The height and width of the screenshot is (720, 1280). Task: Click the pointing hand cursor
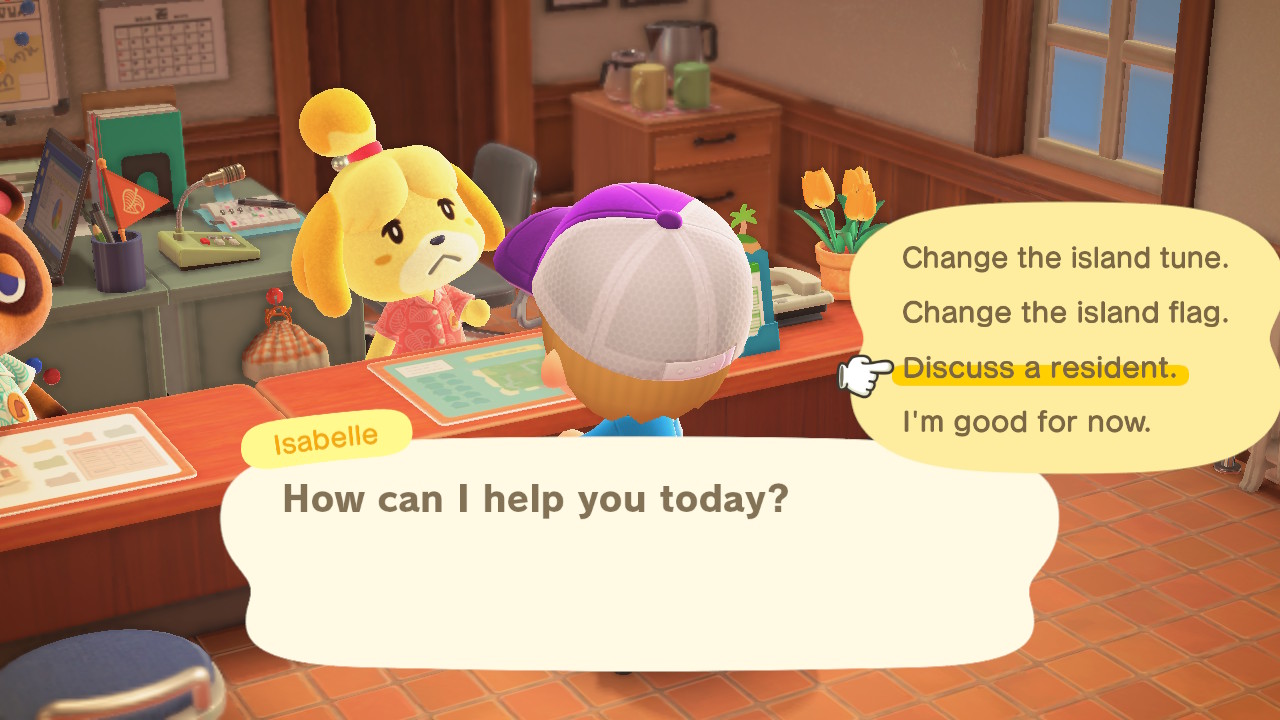tap(867, 370)
